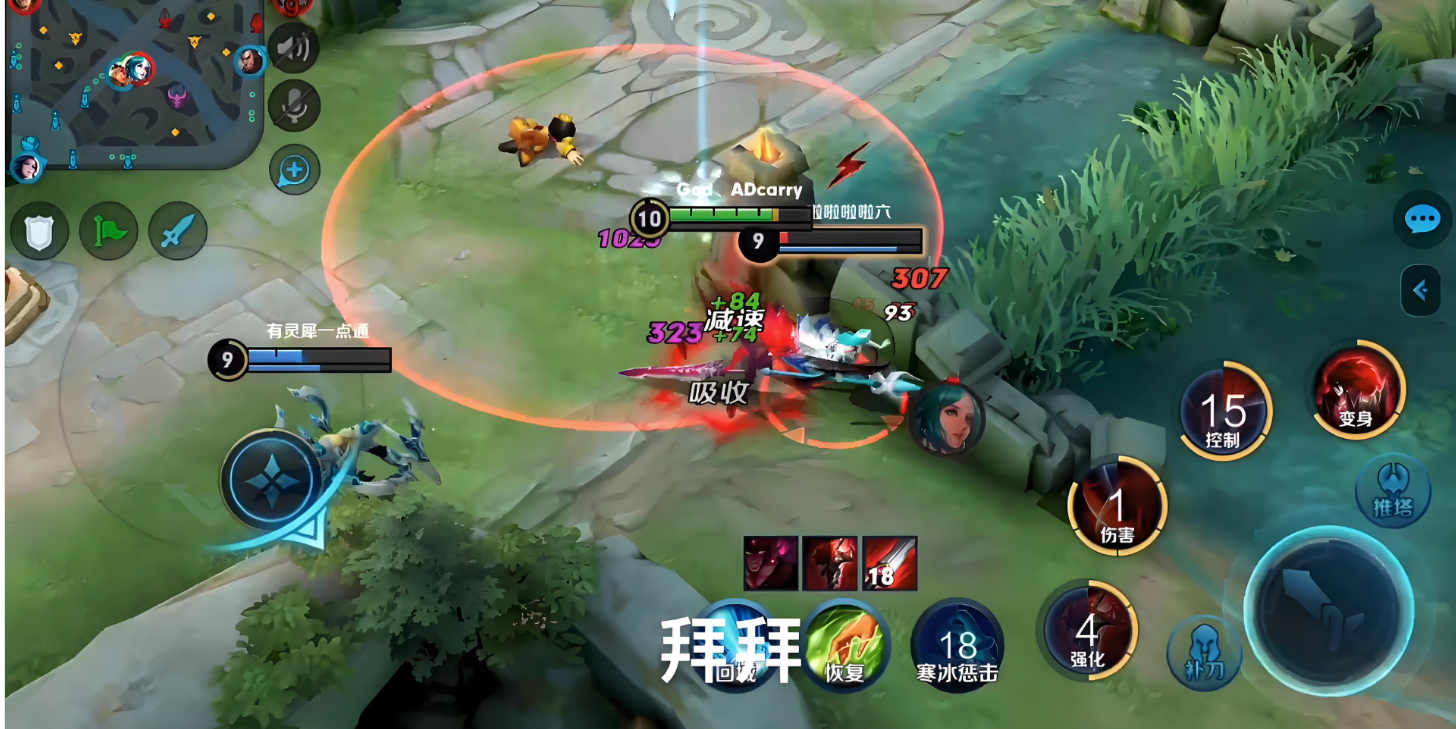1456x729 pixels.
Task: Send the blue sword attack signal
Action: (x=178, y=231)
